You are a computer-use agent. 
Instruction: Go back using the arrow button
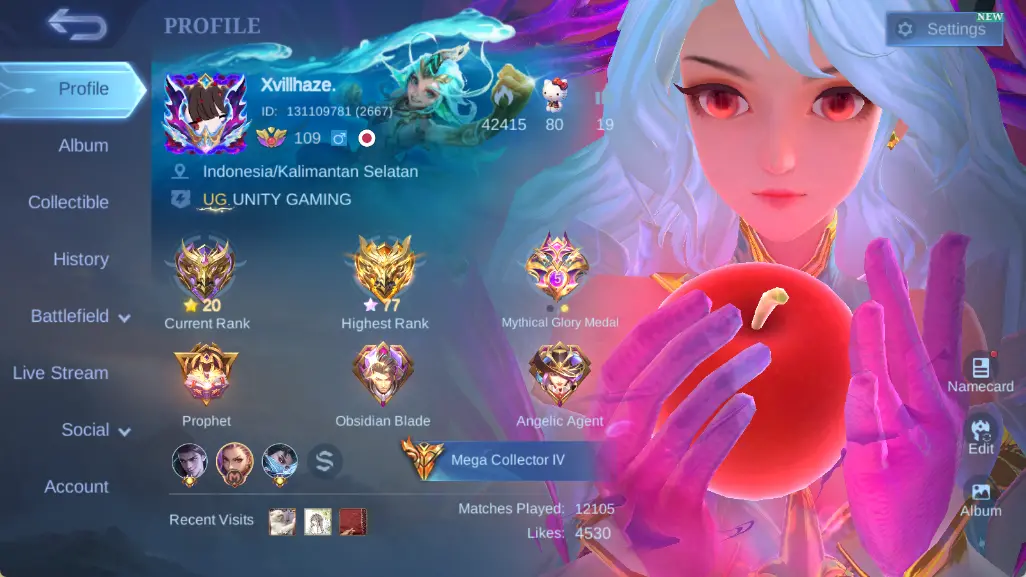(76, 26)
